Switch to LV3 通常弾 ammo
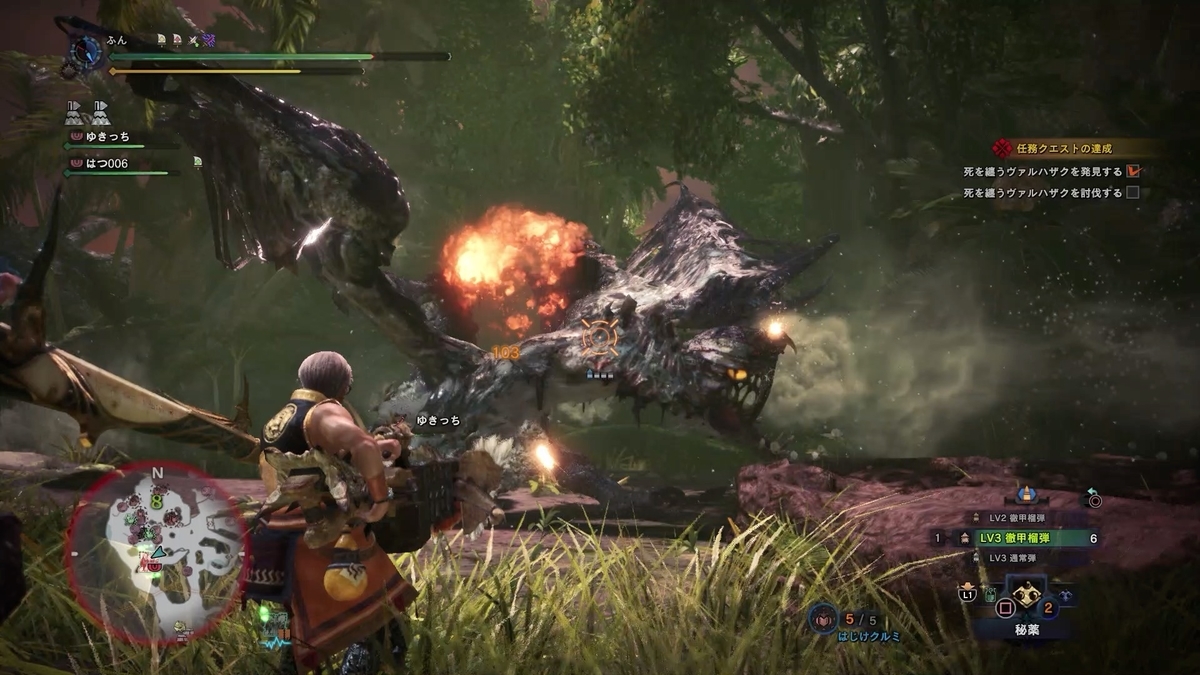Viewport: 1200px width, 675px height. click(x=1016, y=558)
